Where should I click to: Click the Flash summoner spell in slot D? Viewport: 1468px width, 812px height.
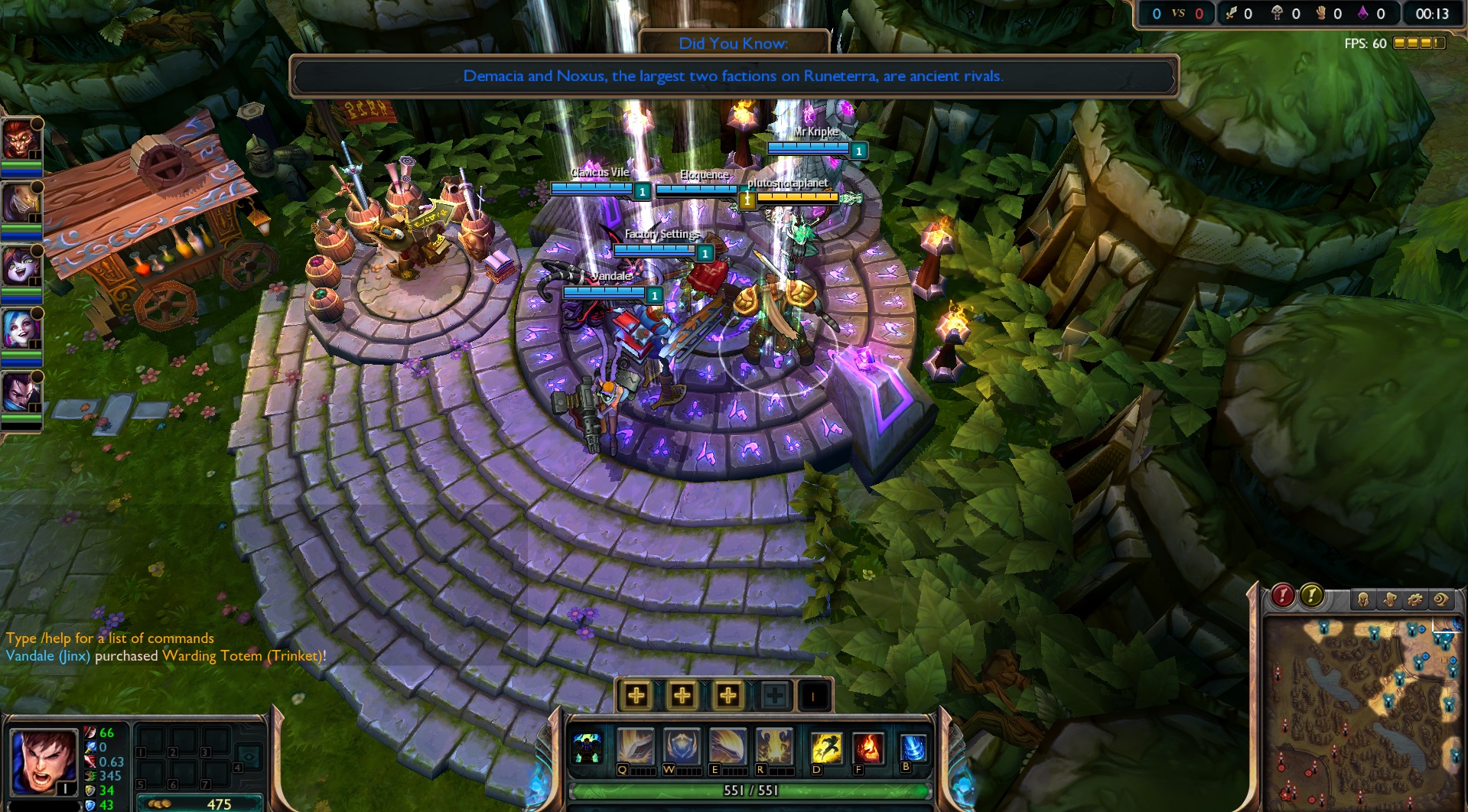pyautogui.click(x=828, y=745)
